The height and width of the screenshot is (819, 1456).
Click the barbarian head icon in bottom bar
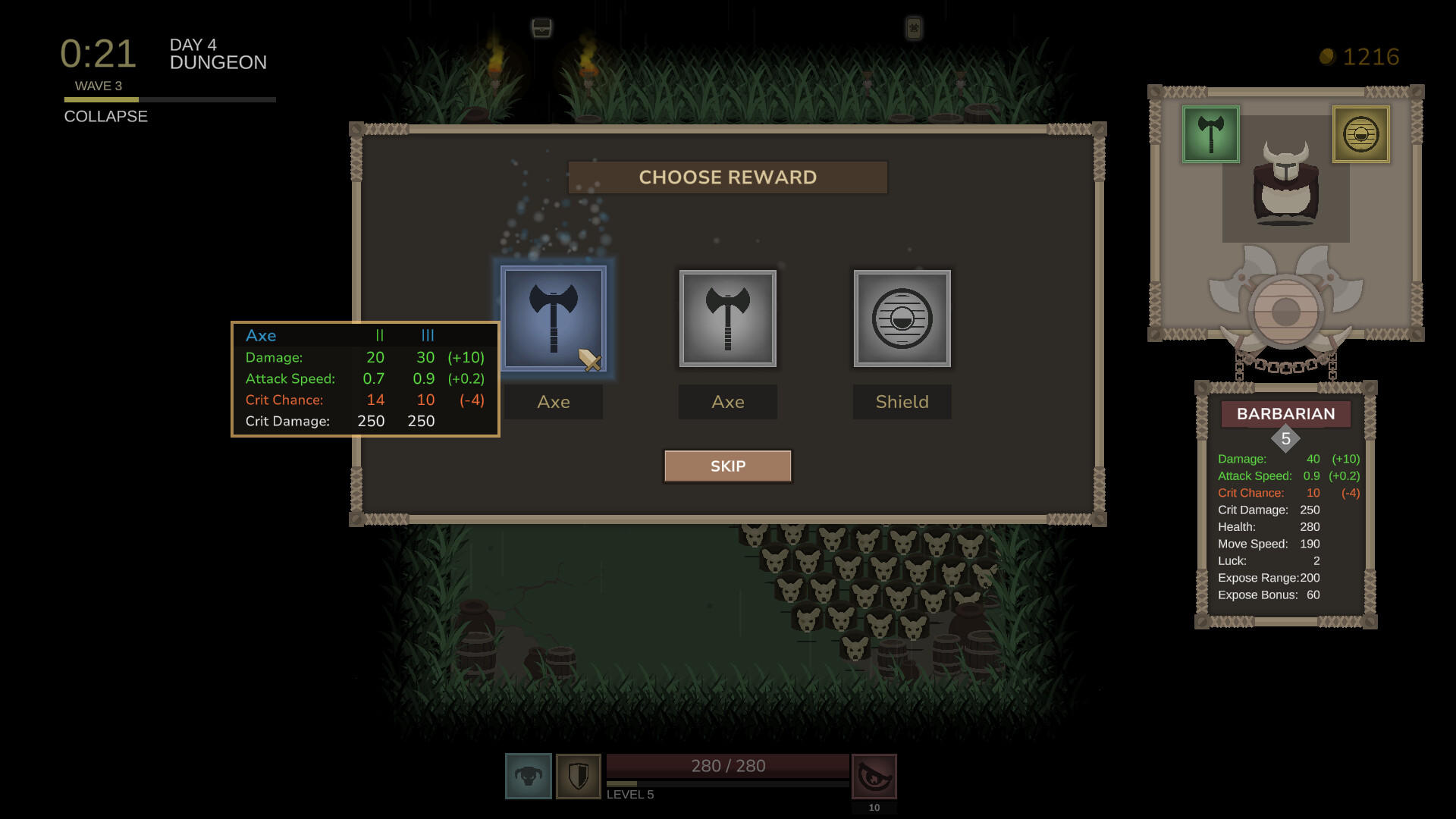528,776
